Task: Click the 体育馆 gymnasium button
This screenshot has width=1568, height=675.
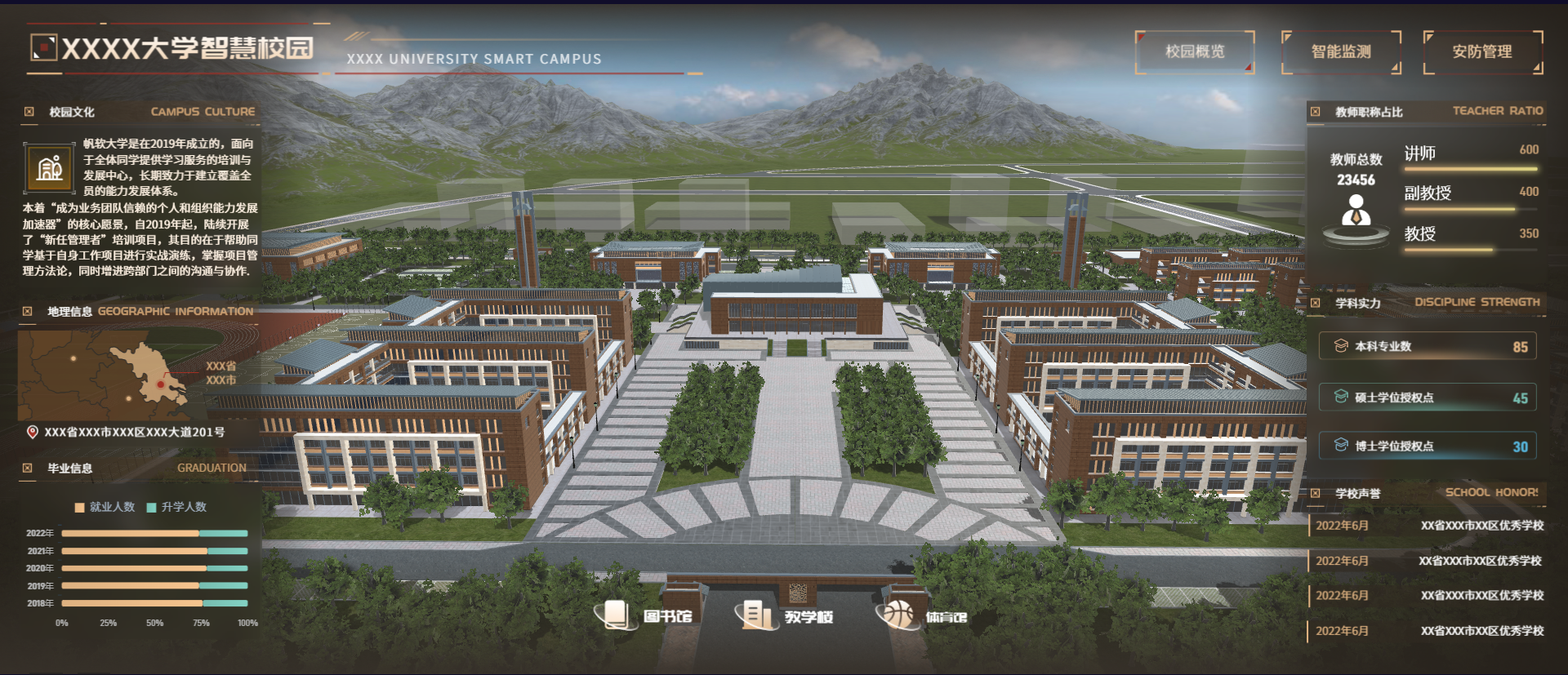Action: click(x=923, y=615)
